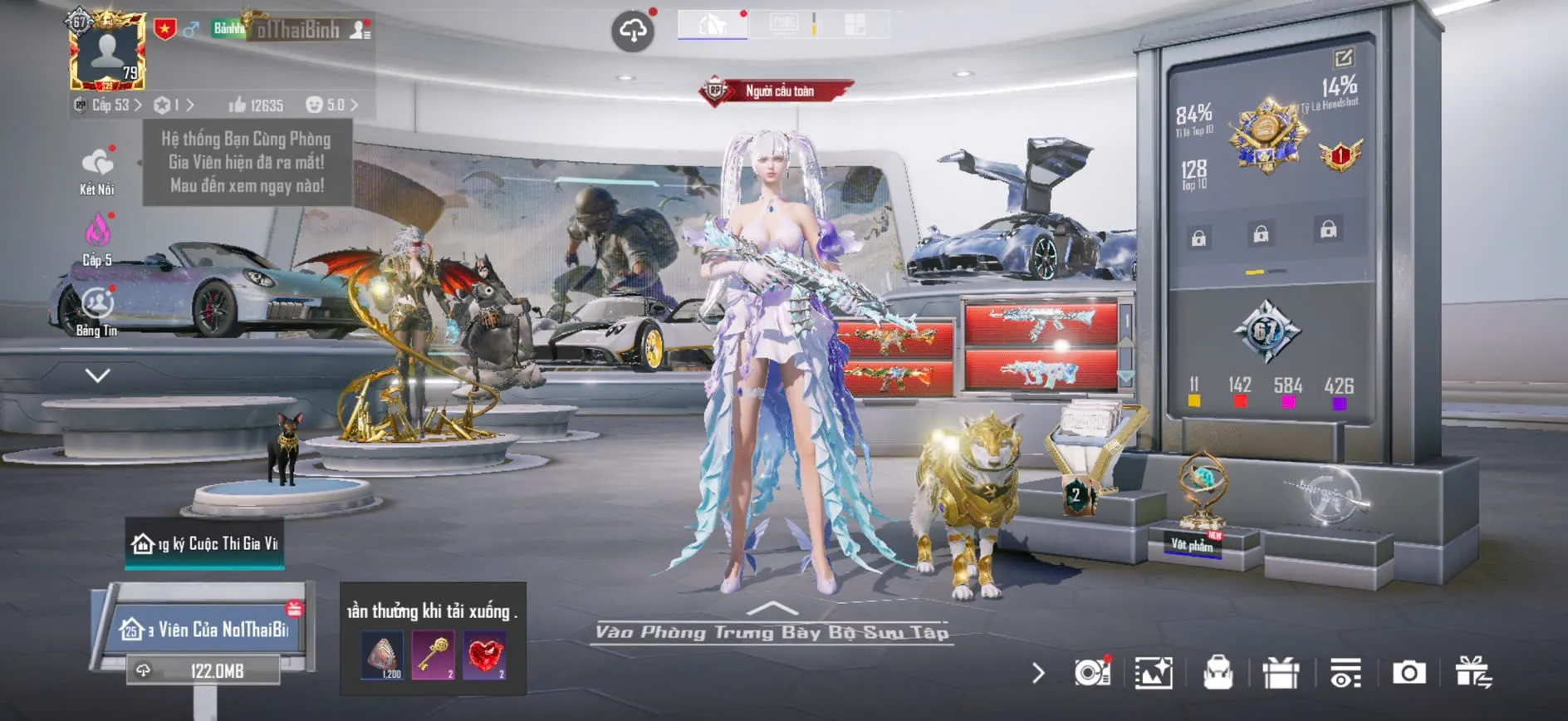The width and height of the screenshot is (1568, 721).
Task: Open the Vật phẩm item display
Action: [1193, 544]
